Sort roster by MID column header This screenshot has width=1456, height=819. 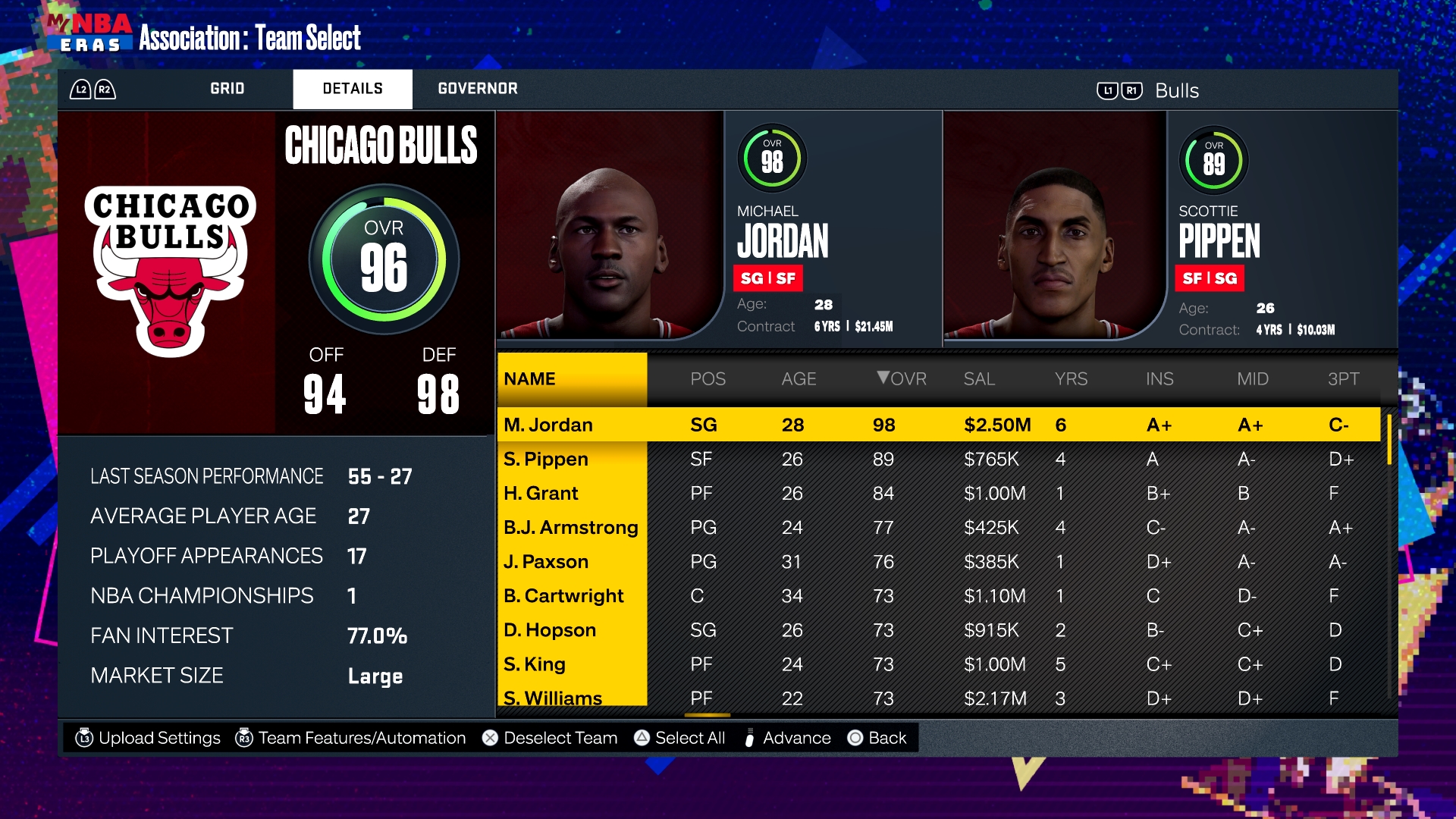point(1253,378)
